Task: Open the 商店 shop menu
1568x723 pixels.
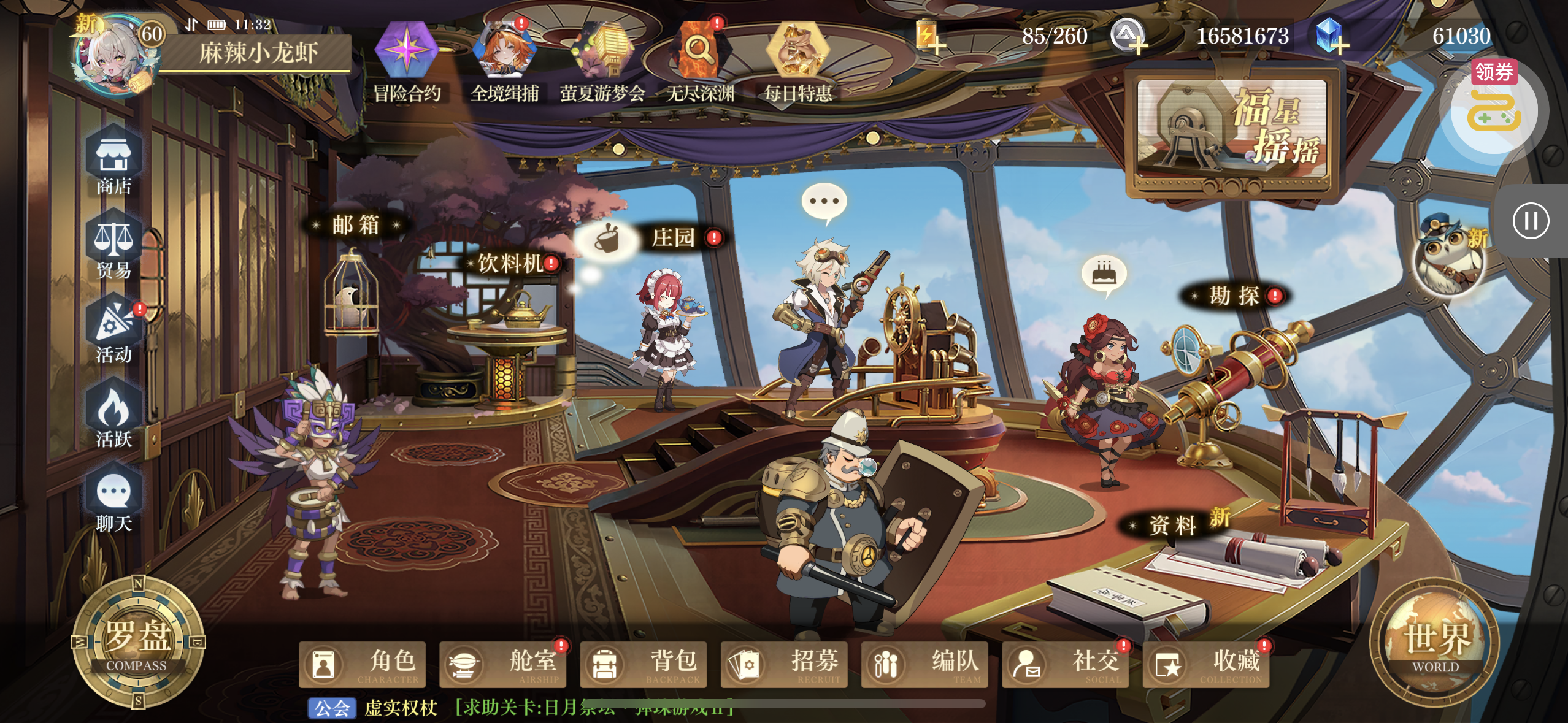Action: pos(113,161)
